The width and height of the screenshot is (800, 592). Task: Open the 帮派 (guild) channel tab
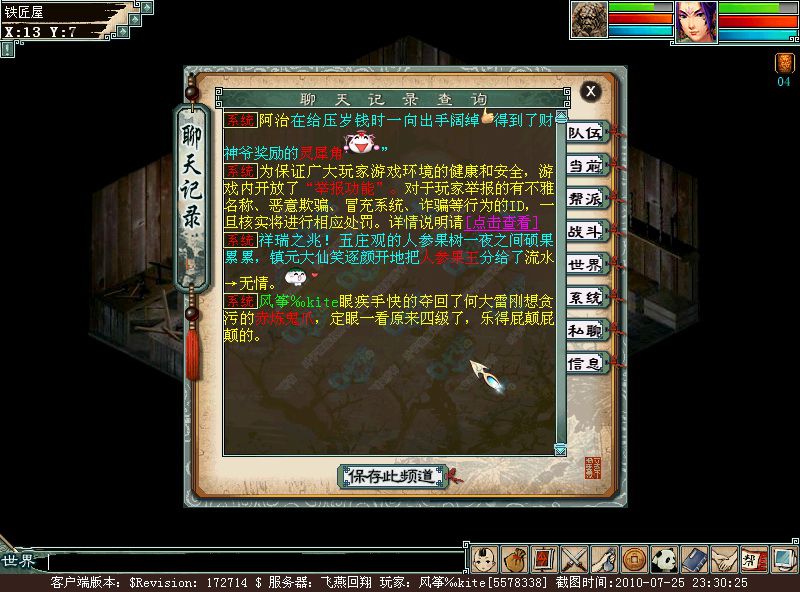[585, 198]
